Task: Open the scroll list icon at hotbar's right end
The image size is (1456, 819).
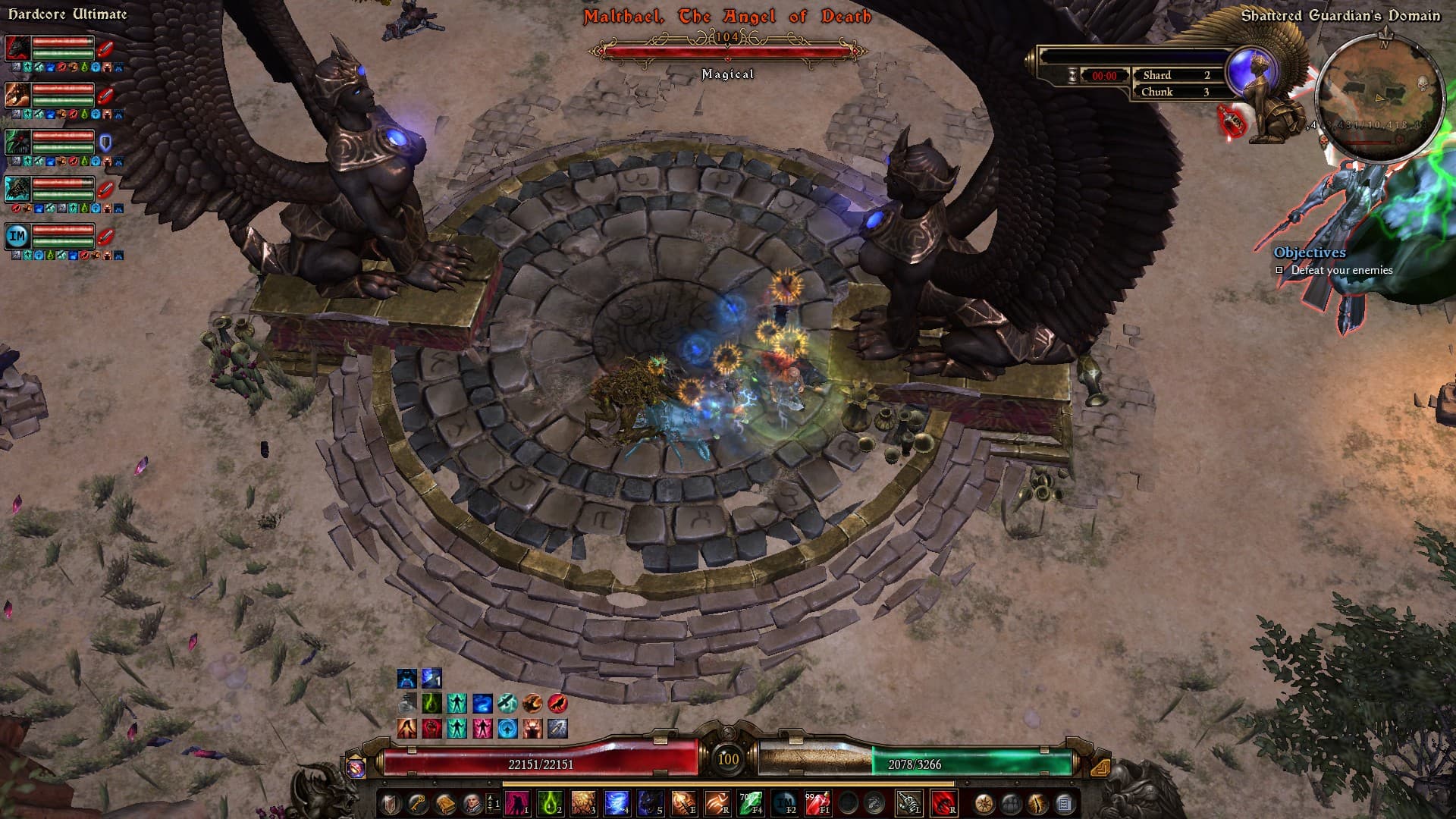Action: pos(1065,803)
